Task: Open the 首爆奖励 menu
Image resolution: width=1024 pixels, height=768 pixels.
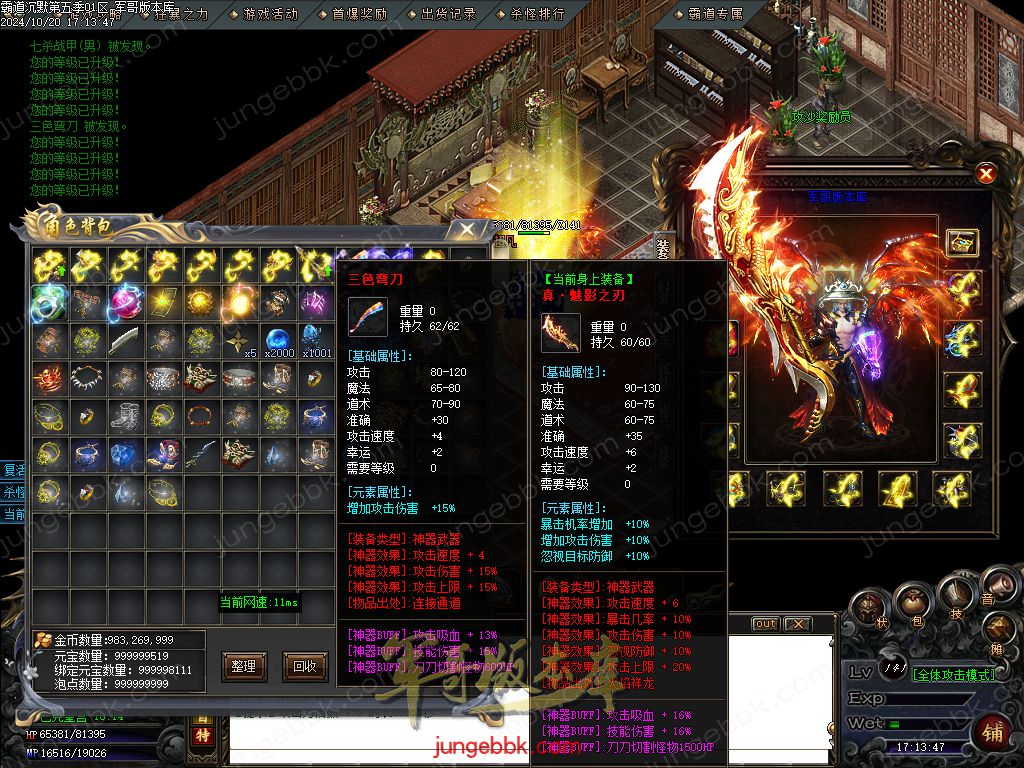Action: [359, 14]
